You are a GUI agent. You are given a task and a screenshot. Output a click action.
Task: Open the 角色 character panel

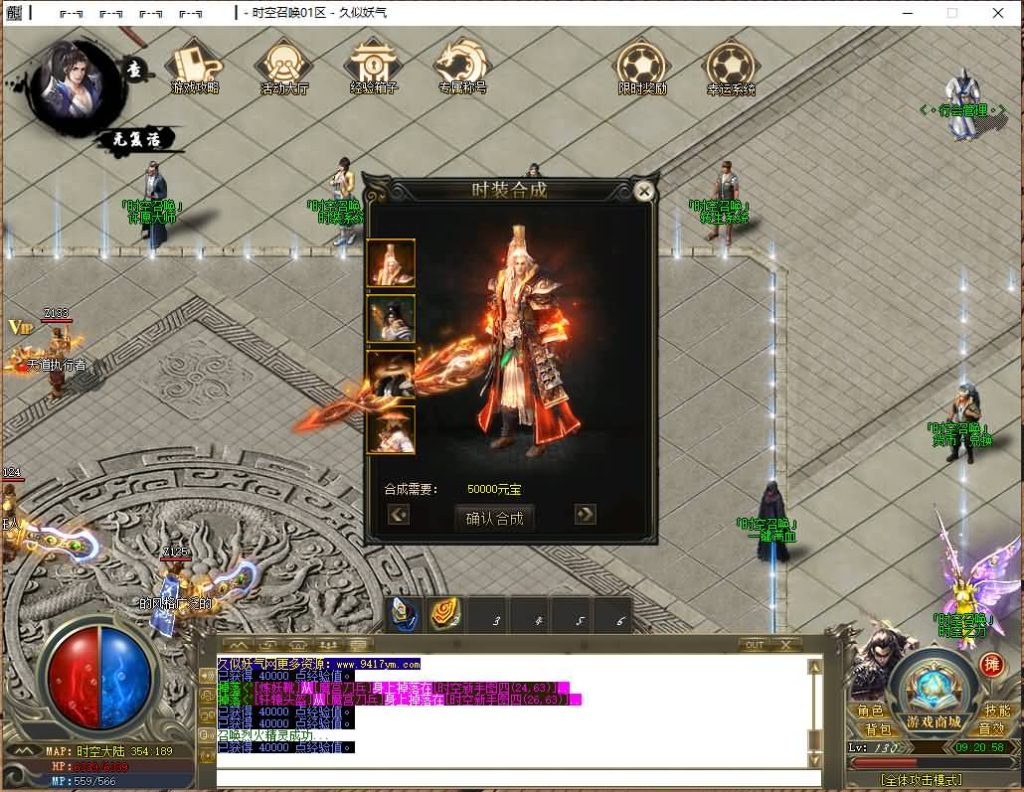(870, 711)
